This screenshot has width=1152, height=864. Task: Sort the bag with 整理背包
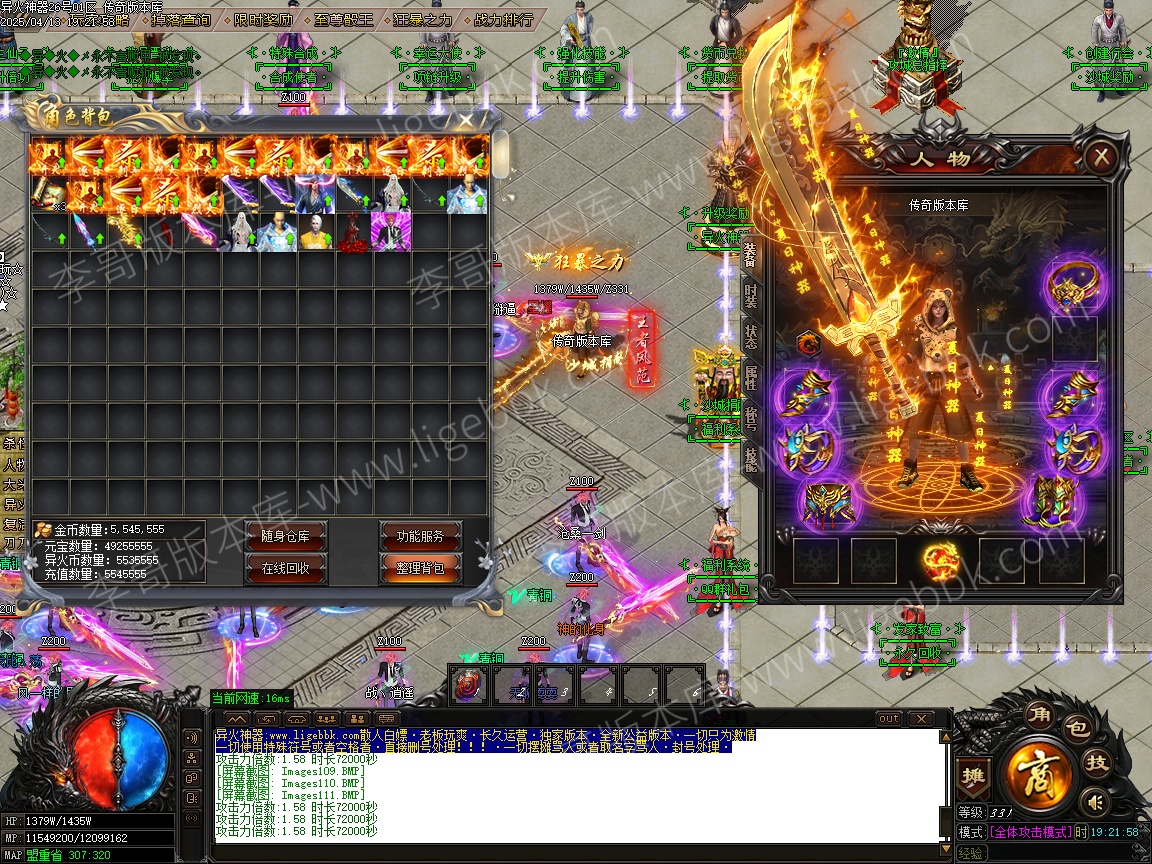click(x=421, y=568)
